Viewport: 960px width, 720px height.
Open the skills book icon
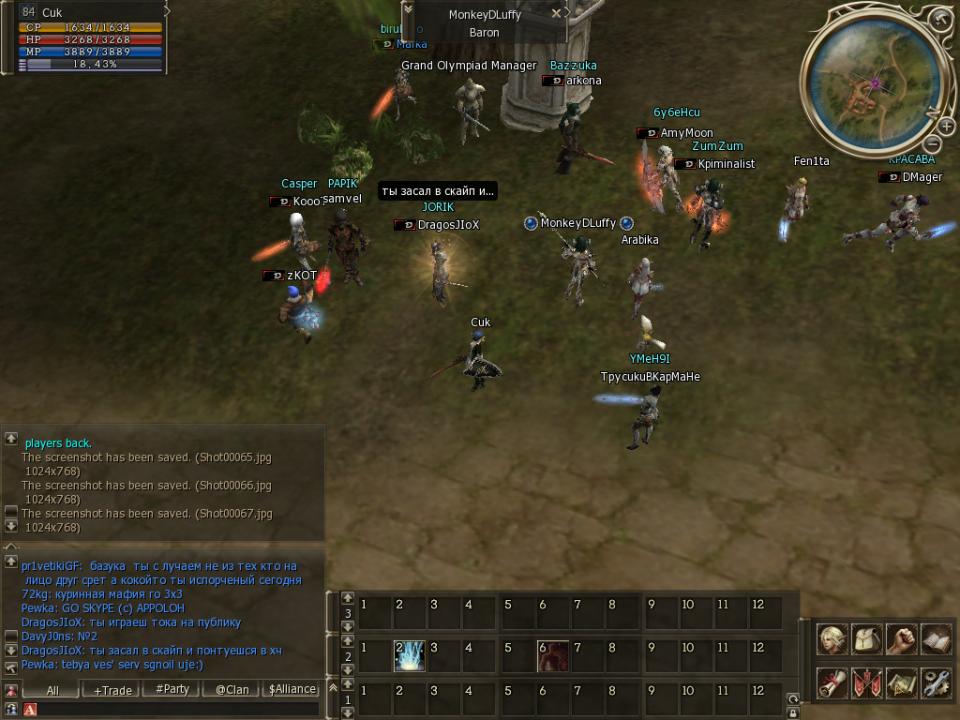935,639
